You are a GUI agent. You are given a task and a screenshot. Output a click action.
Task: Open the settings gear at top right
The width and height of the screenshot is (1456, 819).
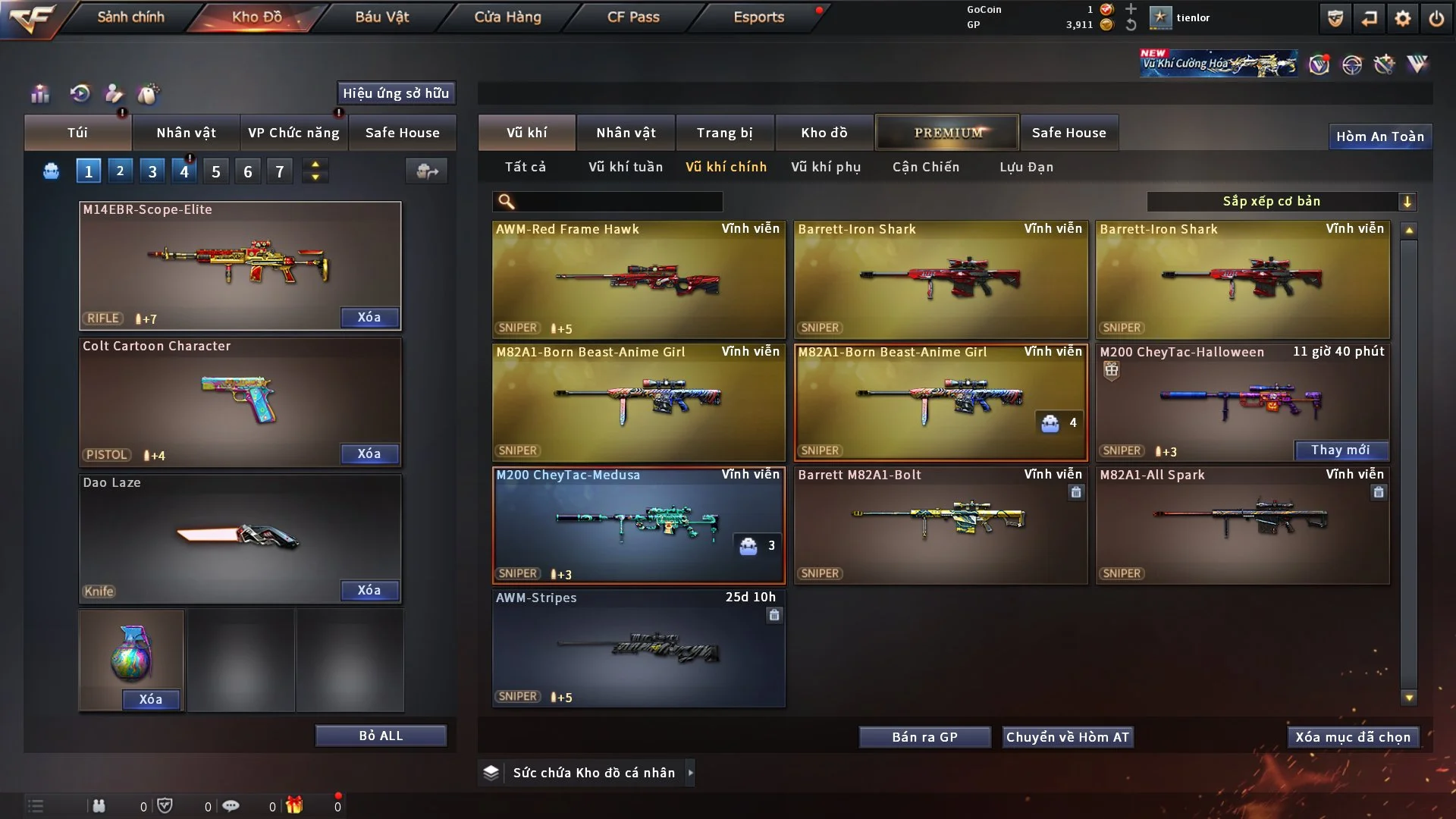pos(1403,17)
